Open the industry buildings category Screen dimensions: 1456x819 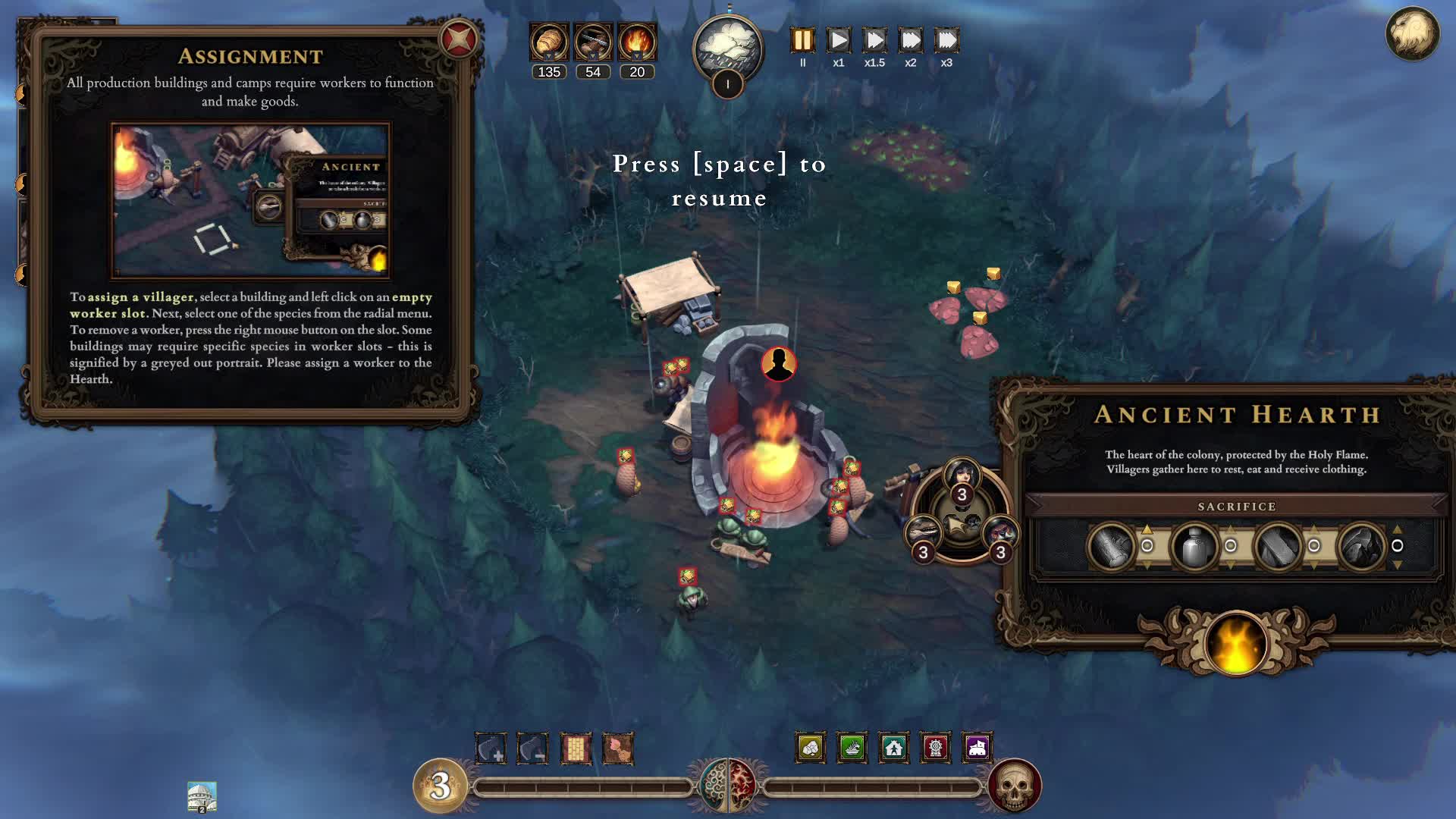(x=935, y=748)
